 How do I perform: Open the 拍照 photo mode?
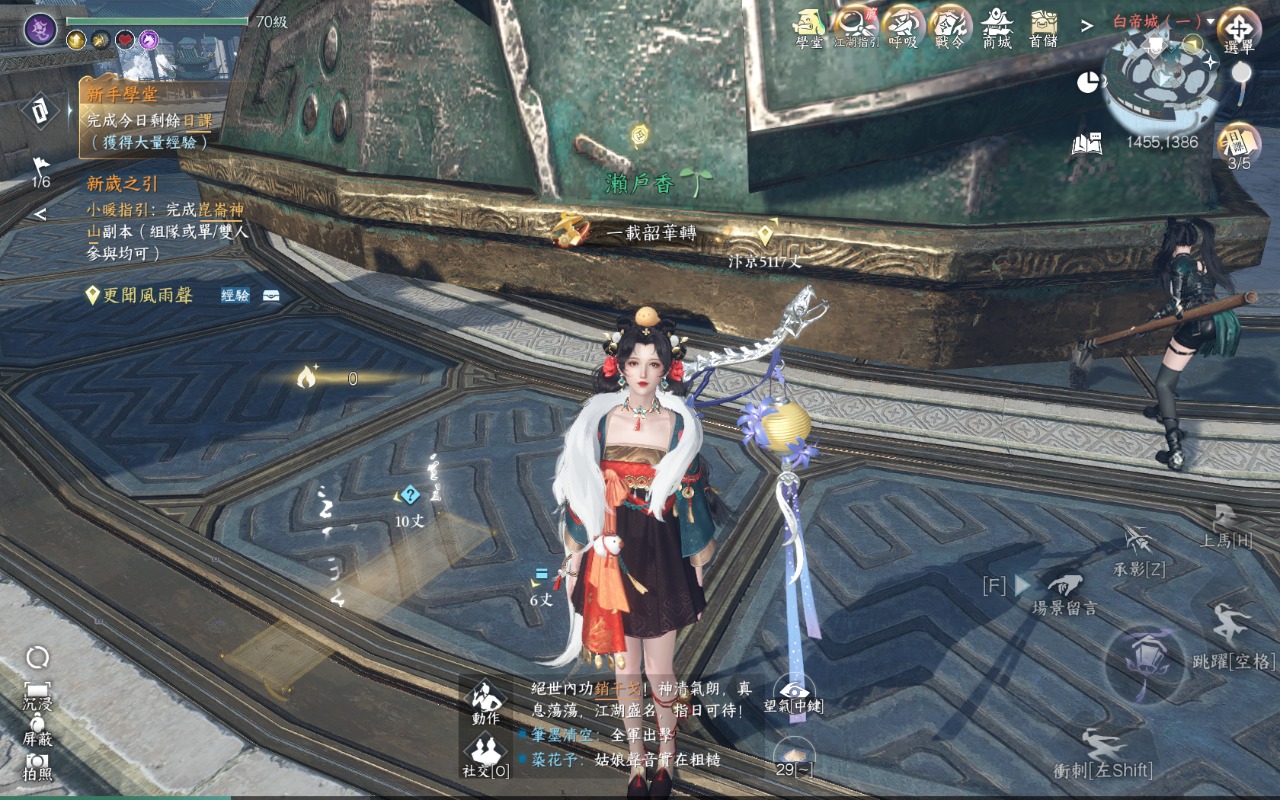pyautogui.click(x=38, y=766)
